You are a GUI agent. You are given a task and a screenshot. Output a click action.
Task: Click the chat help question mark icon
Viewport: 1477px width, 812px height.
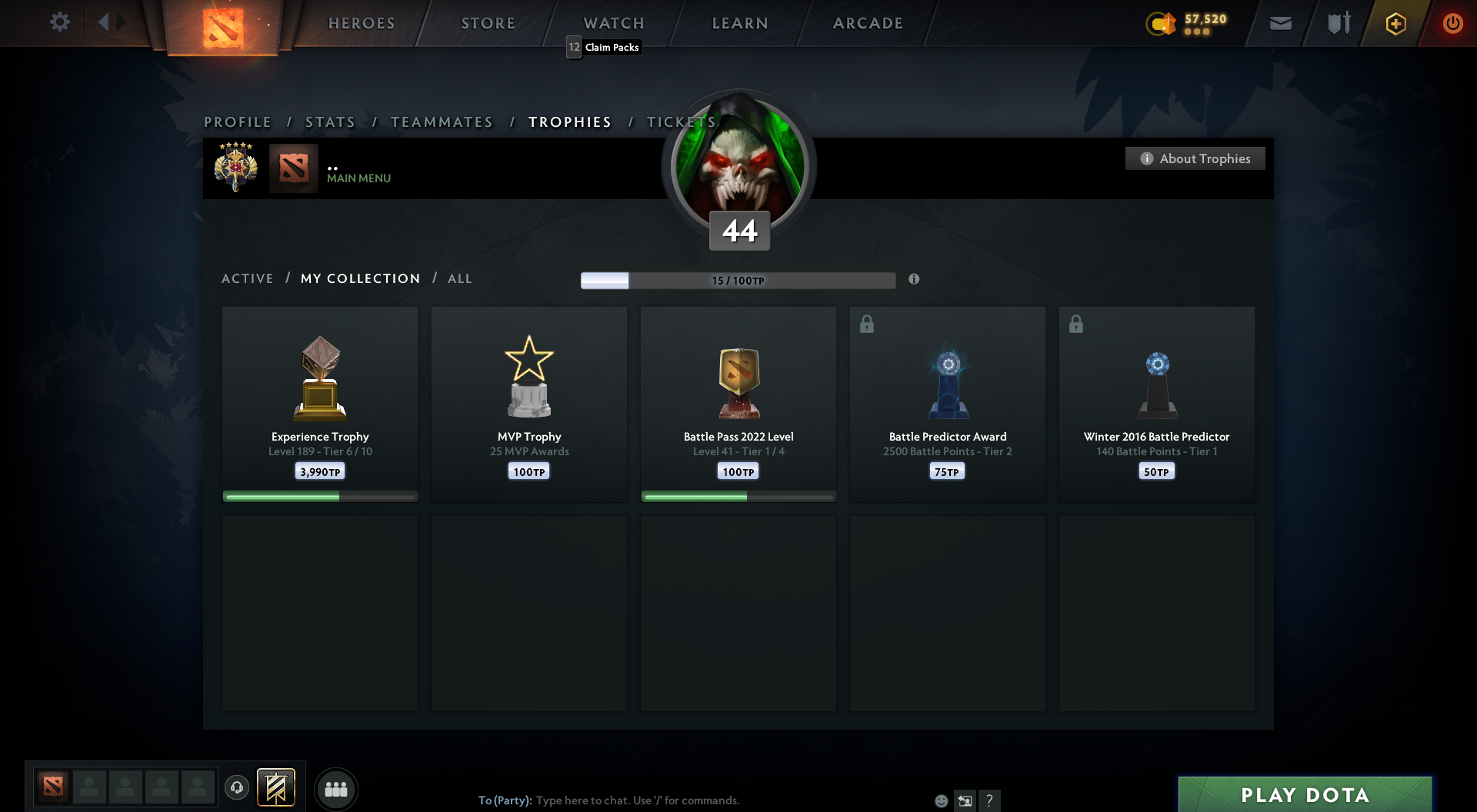coord(990,800)
